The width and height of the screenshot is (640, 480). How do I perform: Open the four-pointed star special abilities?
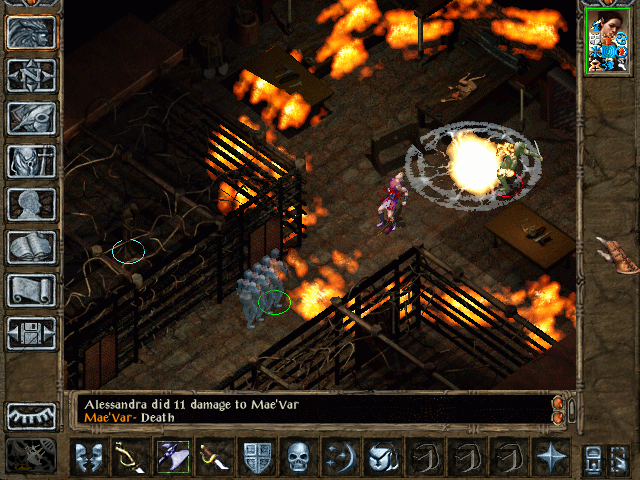pyautogui.click(x=551, y=457)
